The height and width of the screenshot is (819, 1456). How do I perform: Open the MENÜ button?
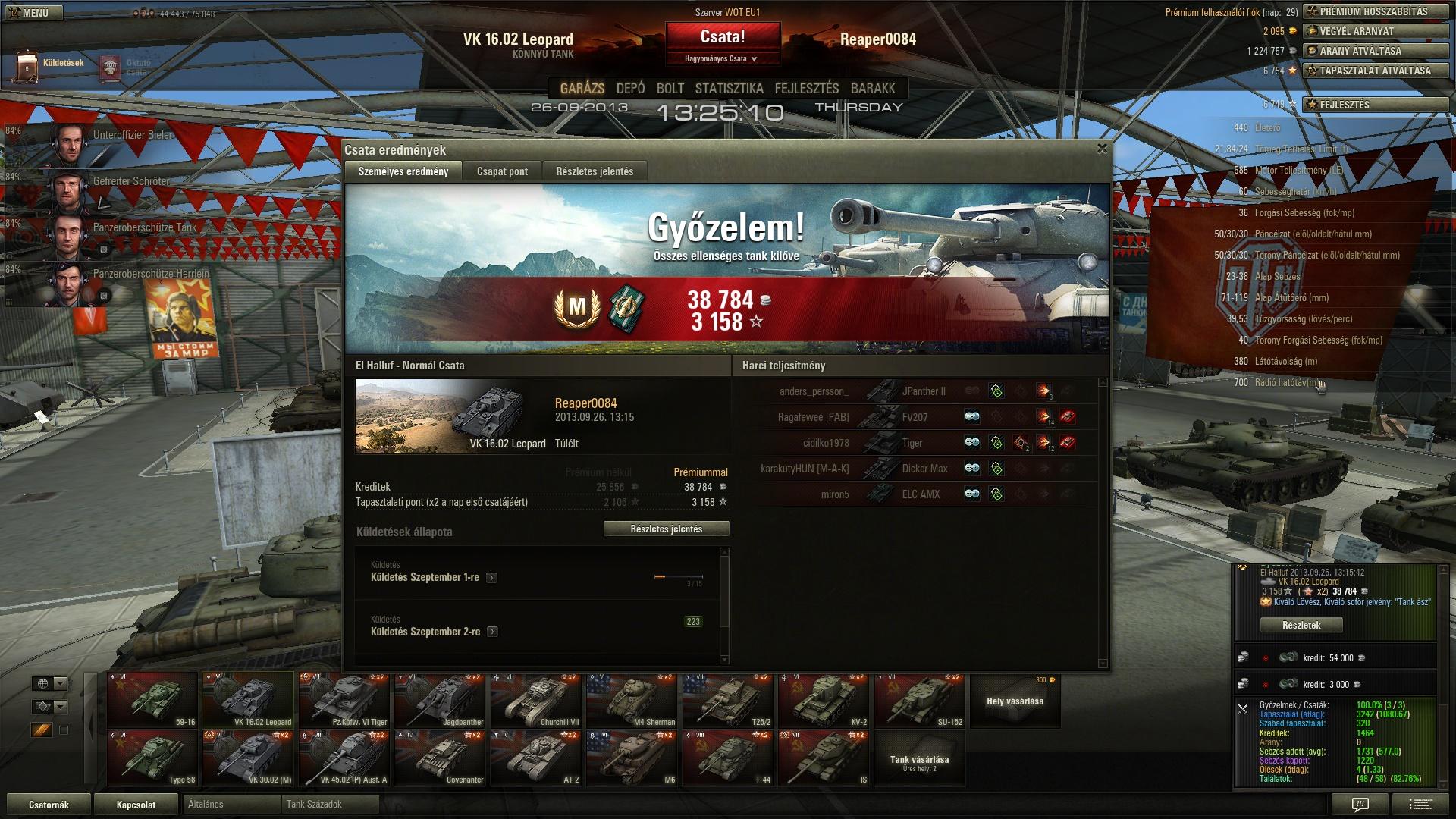(x=29, y=12)
